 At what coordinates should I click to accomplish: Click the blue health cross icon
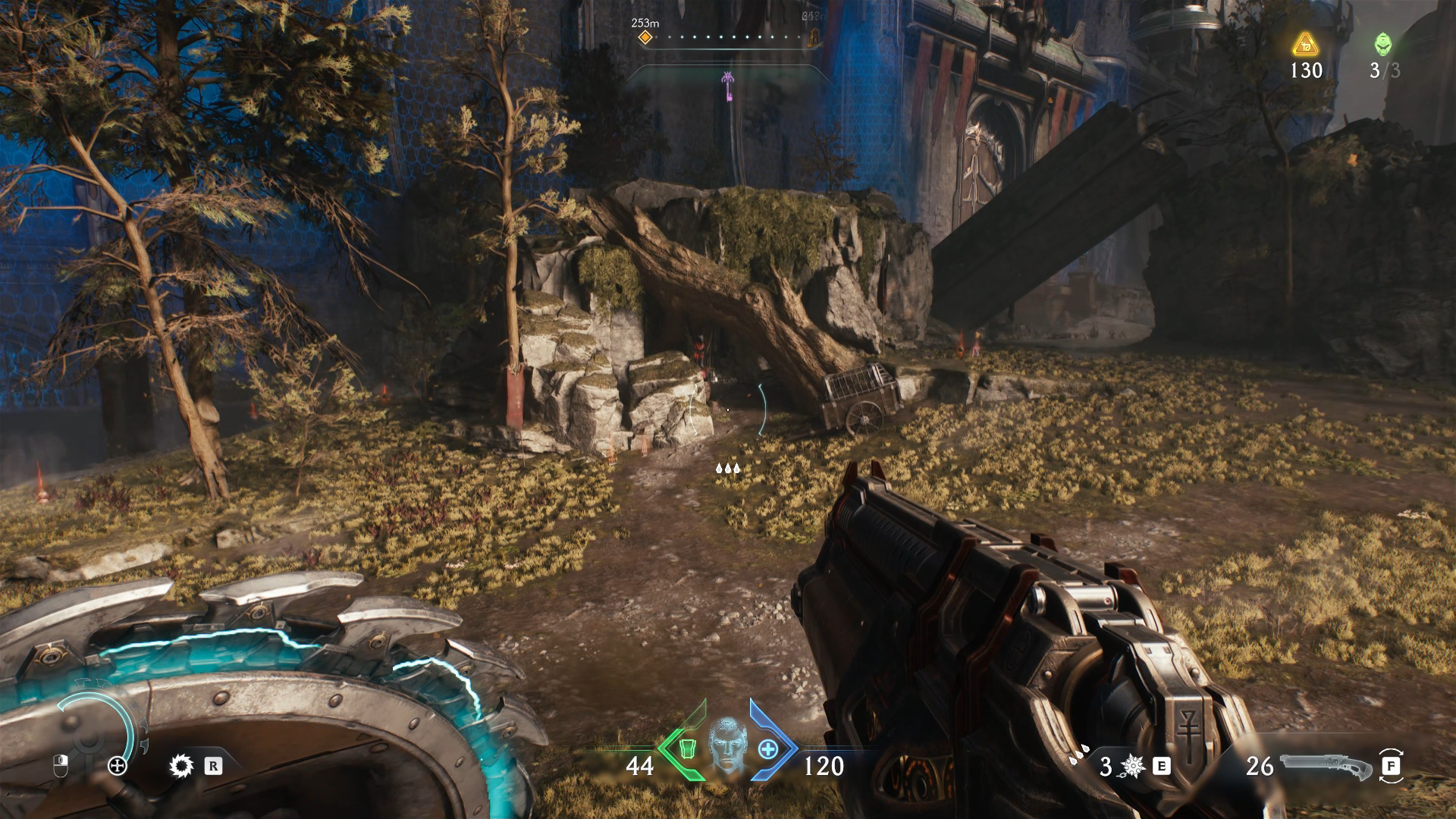tap(767, 749)
